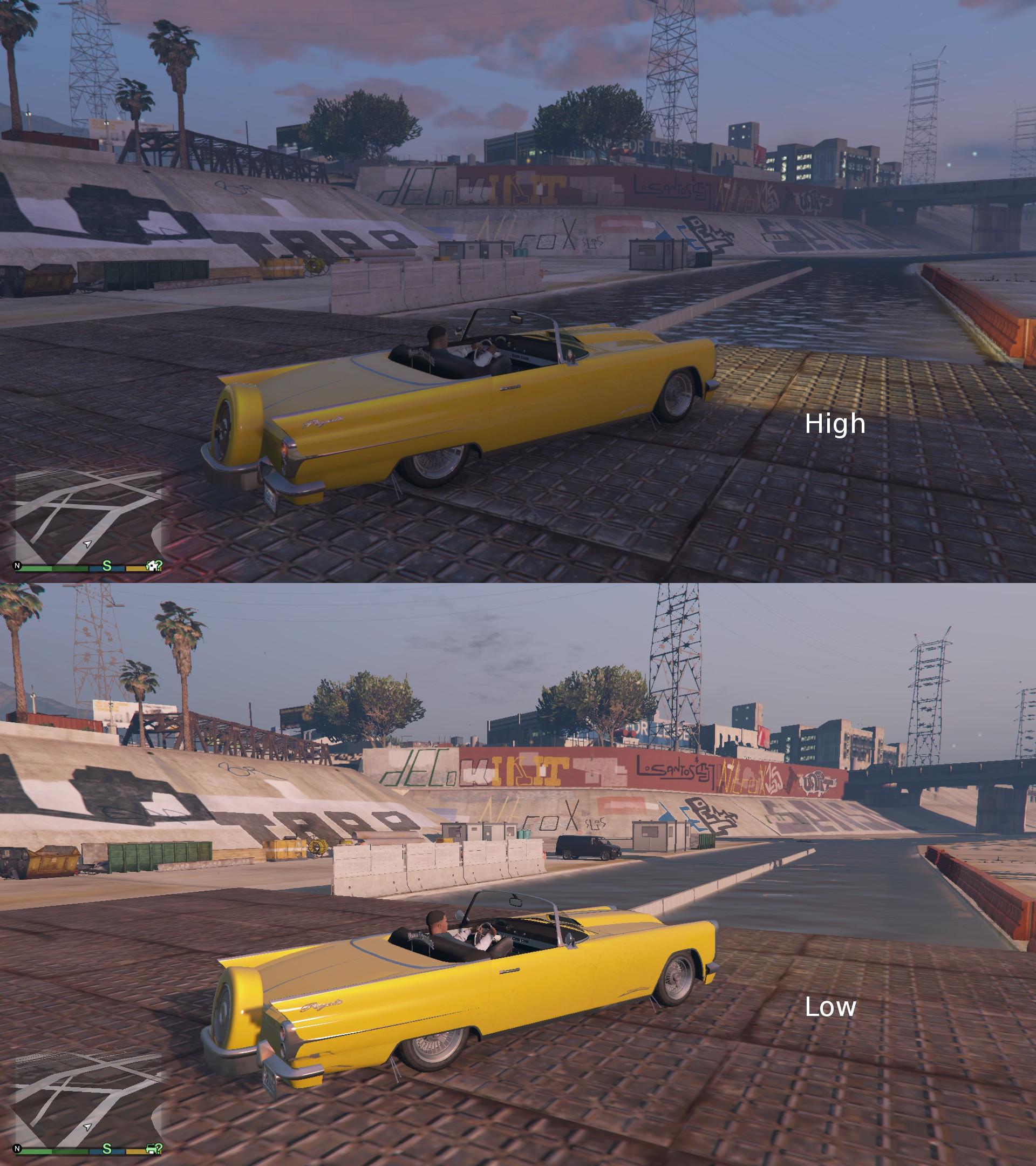Click the N compass circle on the lower minimap
The image size is (1036, 1166).
point(17,1148)
